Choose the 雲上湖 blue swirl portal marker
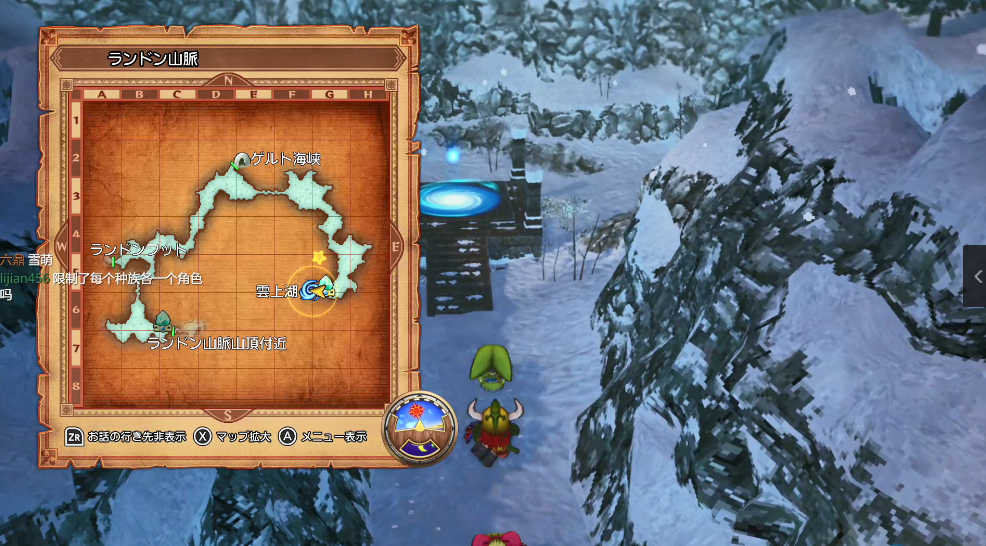The height and width of the screenshot is (546, 986). [309, 290]
